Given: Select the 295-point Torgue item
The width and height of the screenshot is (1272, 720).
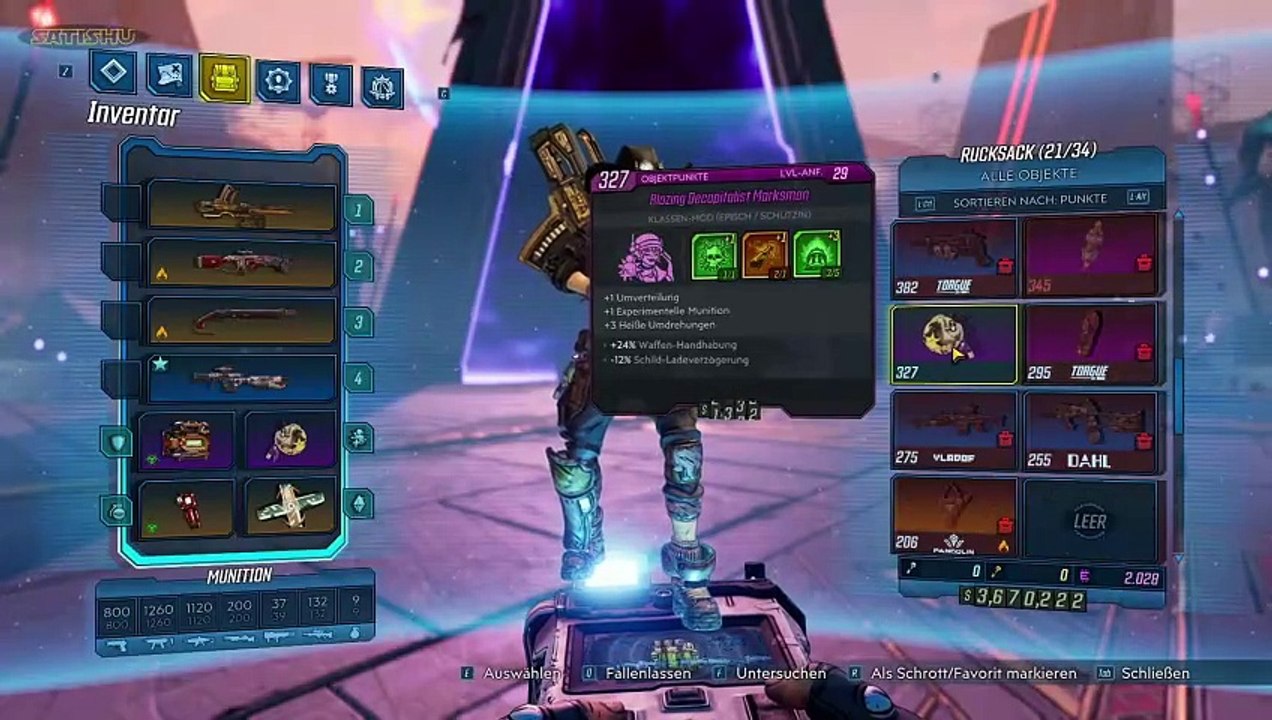Looking at the screenshot, I should pyautogui.click(x=1091, y=345).
